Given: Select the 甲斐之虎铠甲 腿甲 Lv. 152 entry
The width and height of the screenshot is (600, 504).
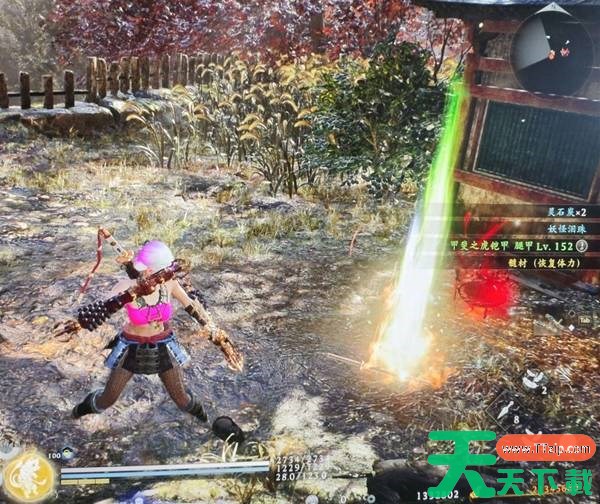Looking at the screenshot, I should pos(525,246).
